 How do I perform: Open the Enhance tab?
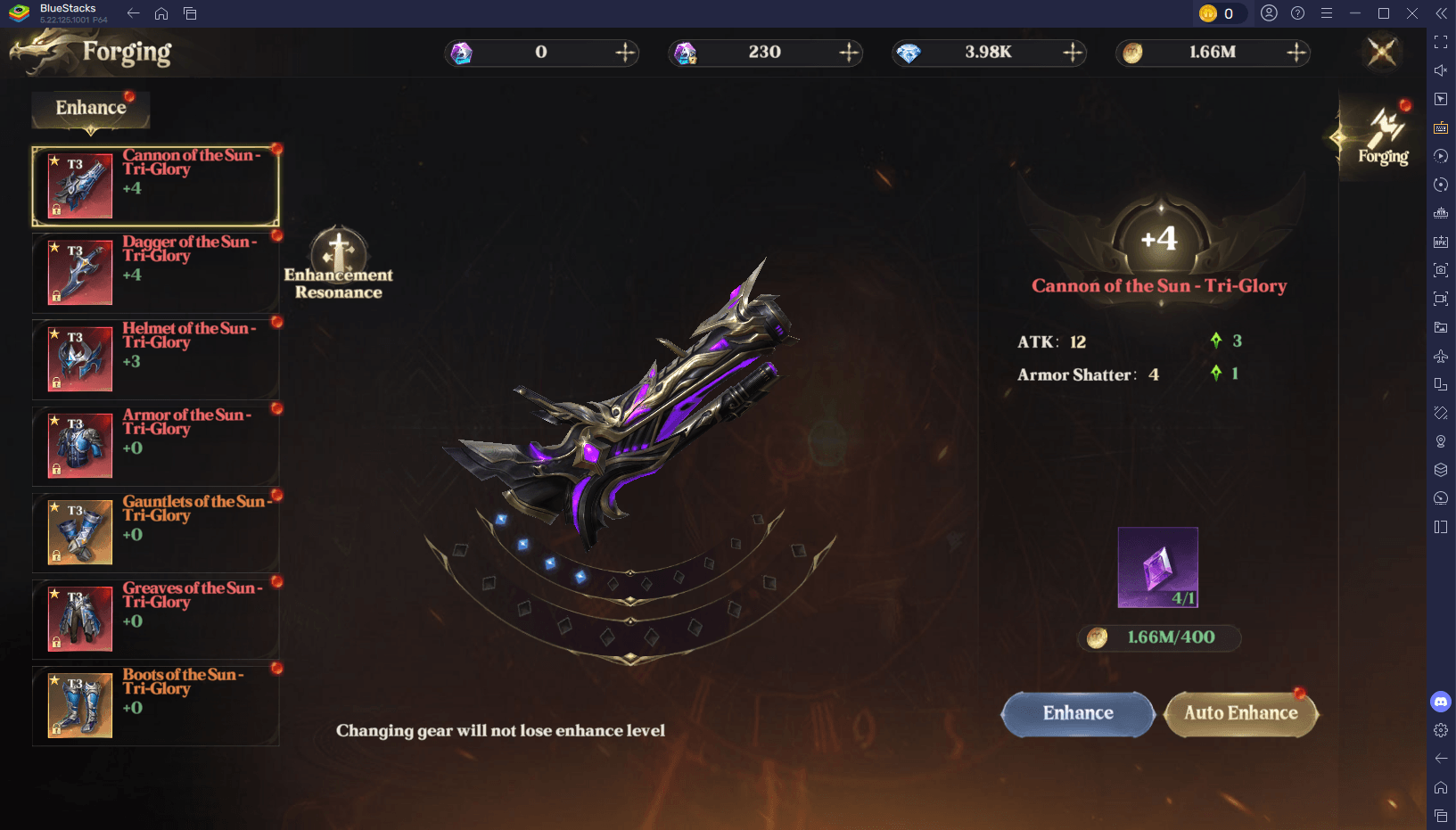(x=91, y=109)
